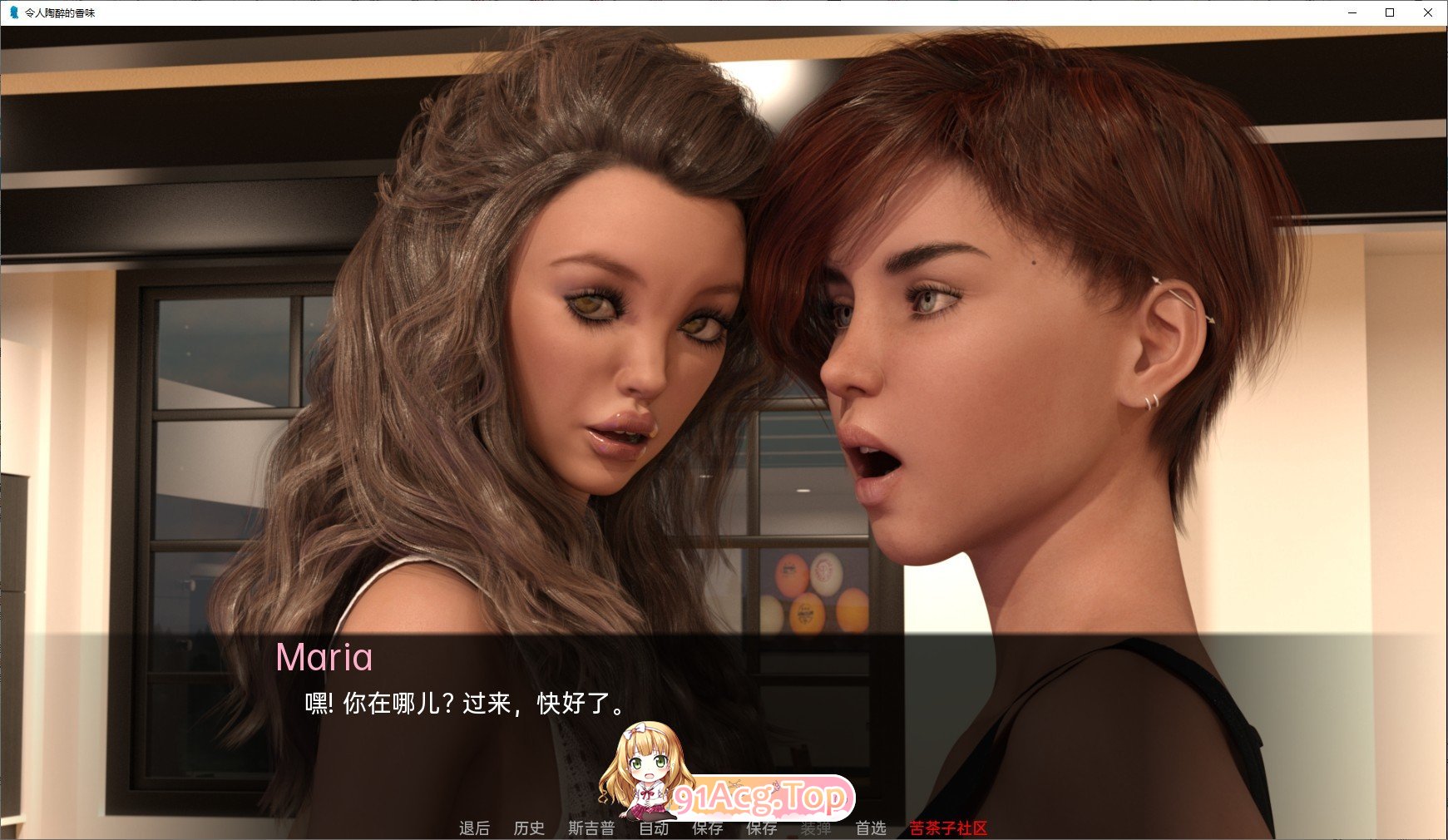Click the first 保存 save option
The image size is (1448, 840).
707,828
